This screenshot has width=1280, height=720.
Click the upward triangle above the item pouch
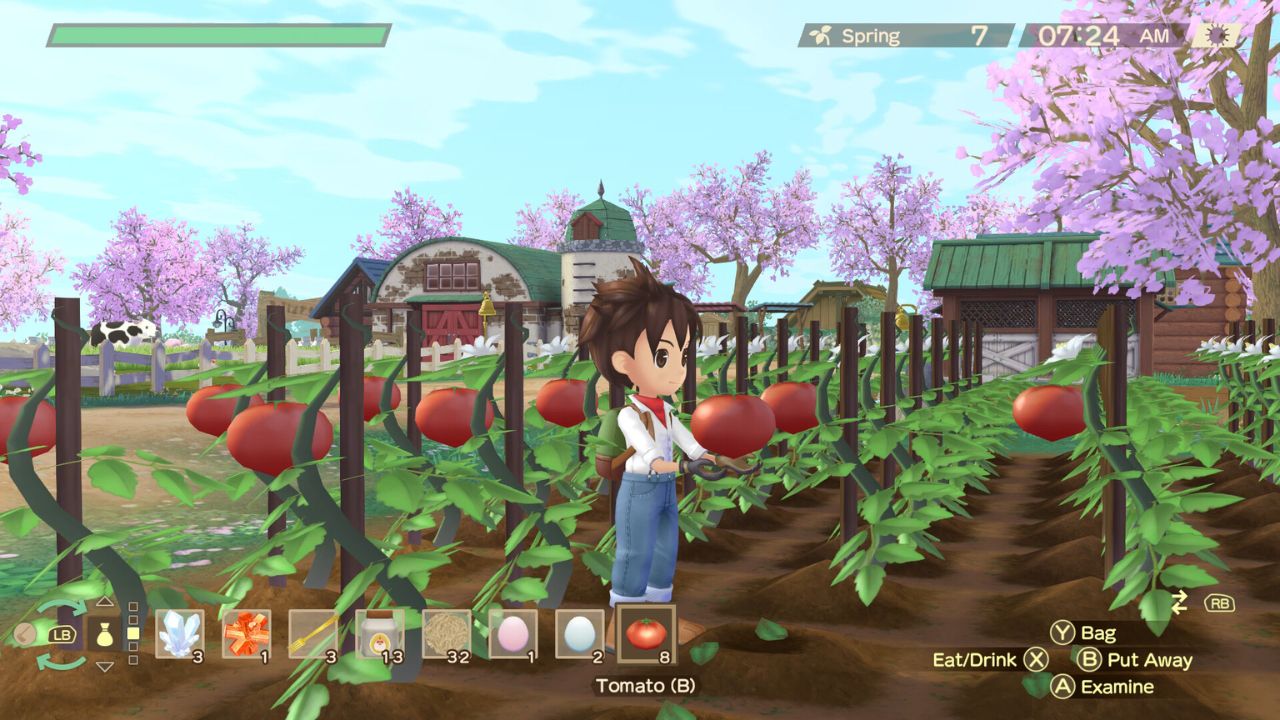[x=105, y=601]
